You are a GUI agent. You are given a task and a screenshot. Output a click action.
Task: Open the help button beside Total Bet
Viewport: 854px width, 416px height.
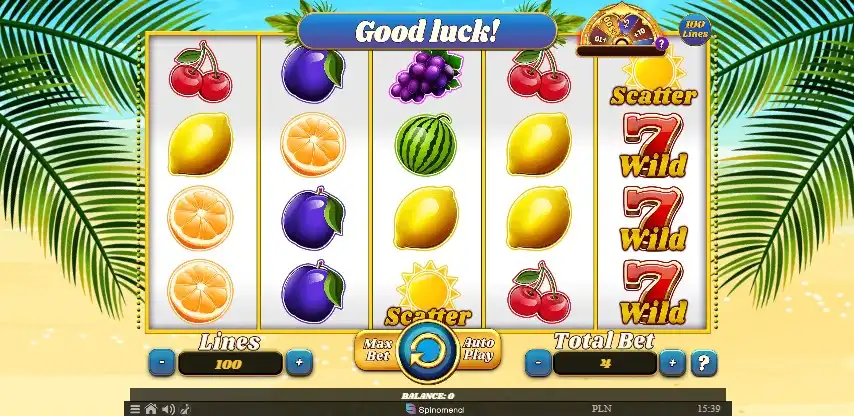[x=704, y=362]
